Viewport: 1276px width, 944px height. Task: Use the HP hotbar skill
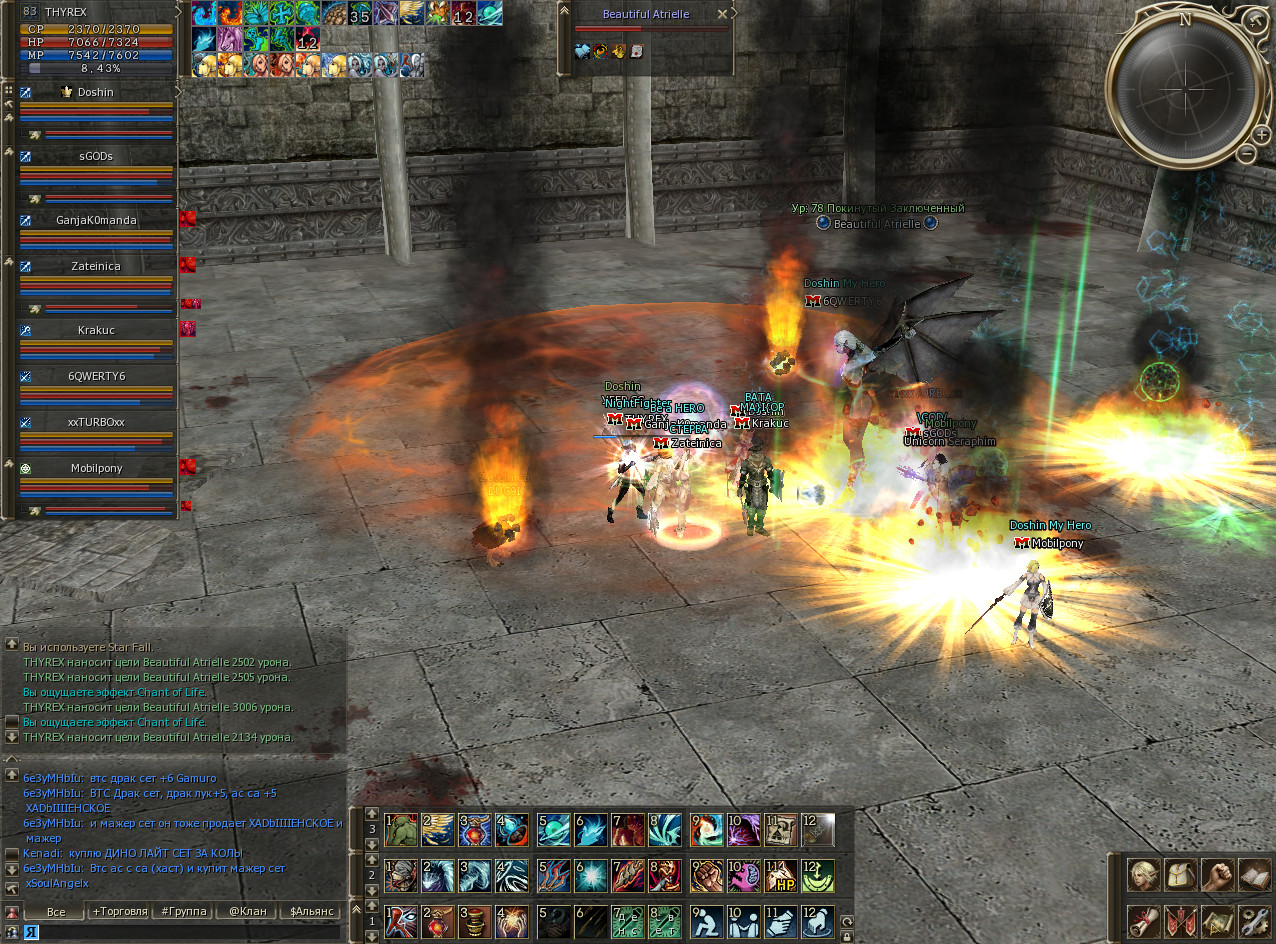click(782, 877)
